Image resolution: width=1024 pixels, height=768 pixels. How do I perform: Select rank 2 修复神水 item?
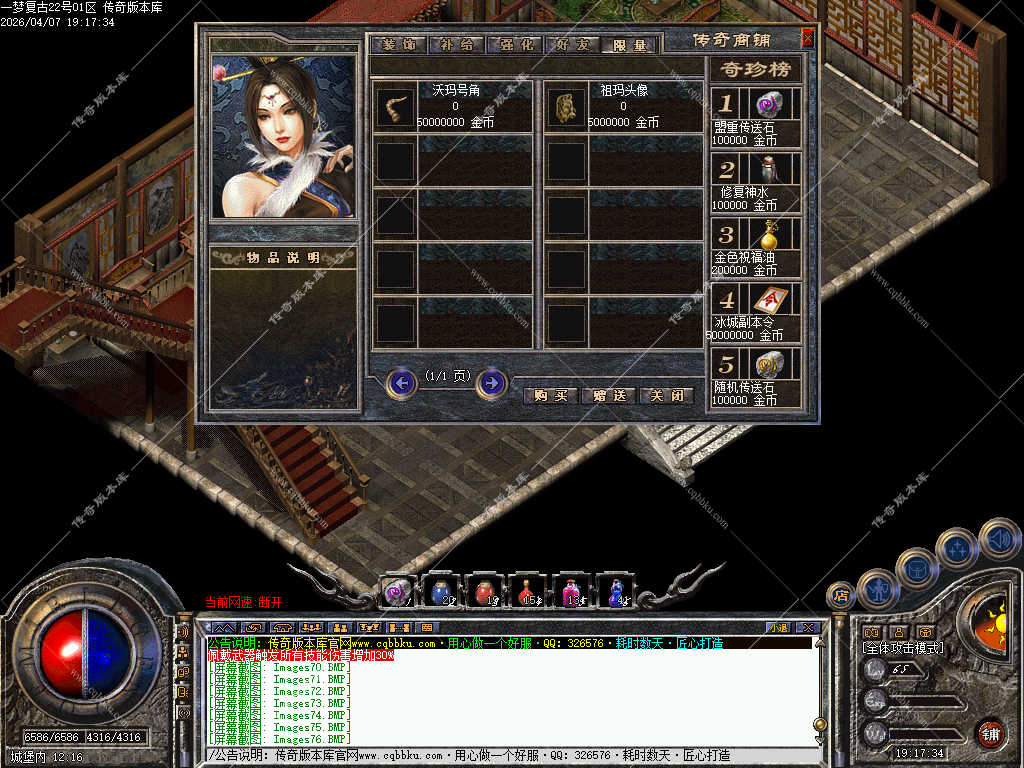(768, 168)
